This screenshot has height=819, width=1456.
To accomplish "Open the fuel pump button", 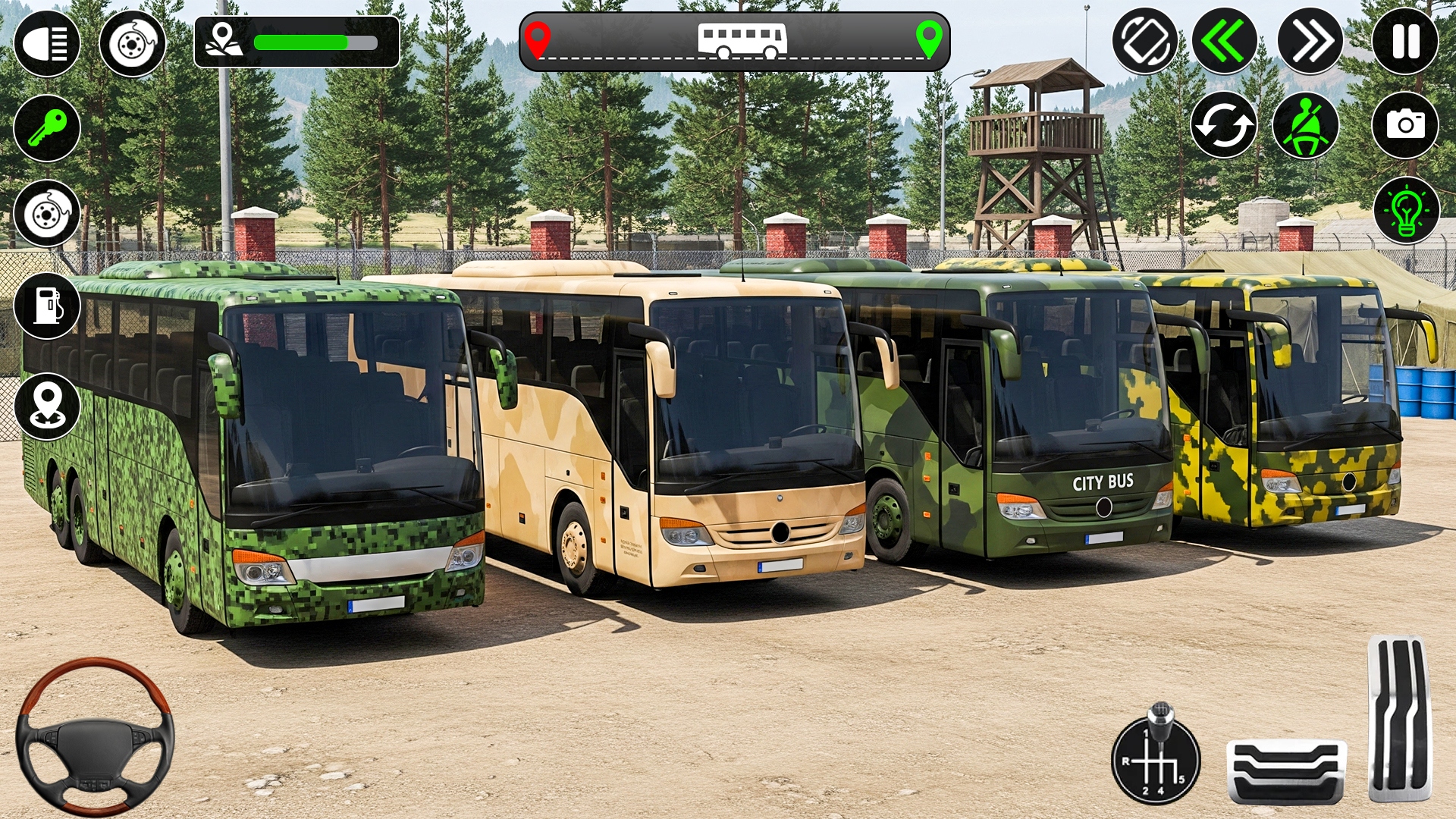I will click(47, 306).
